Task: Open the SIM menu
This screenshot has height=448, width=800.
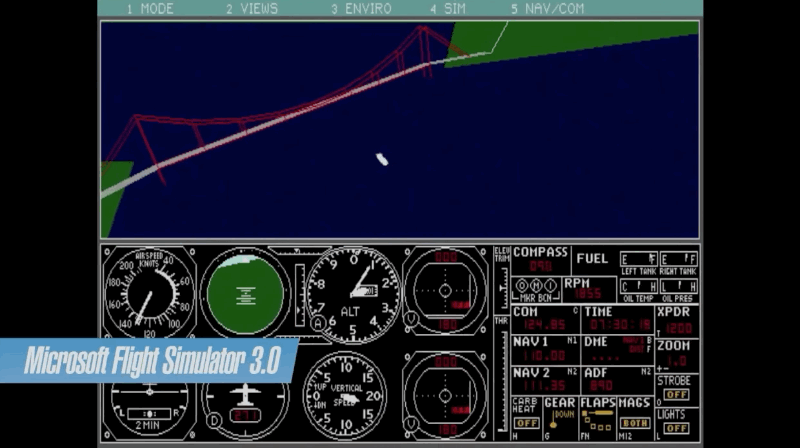Action: [x=448, y=8]
